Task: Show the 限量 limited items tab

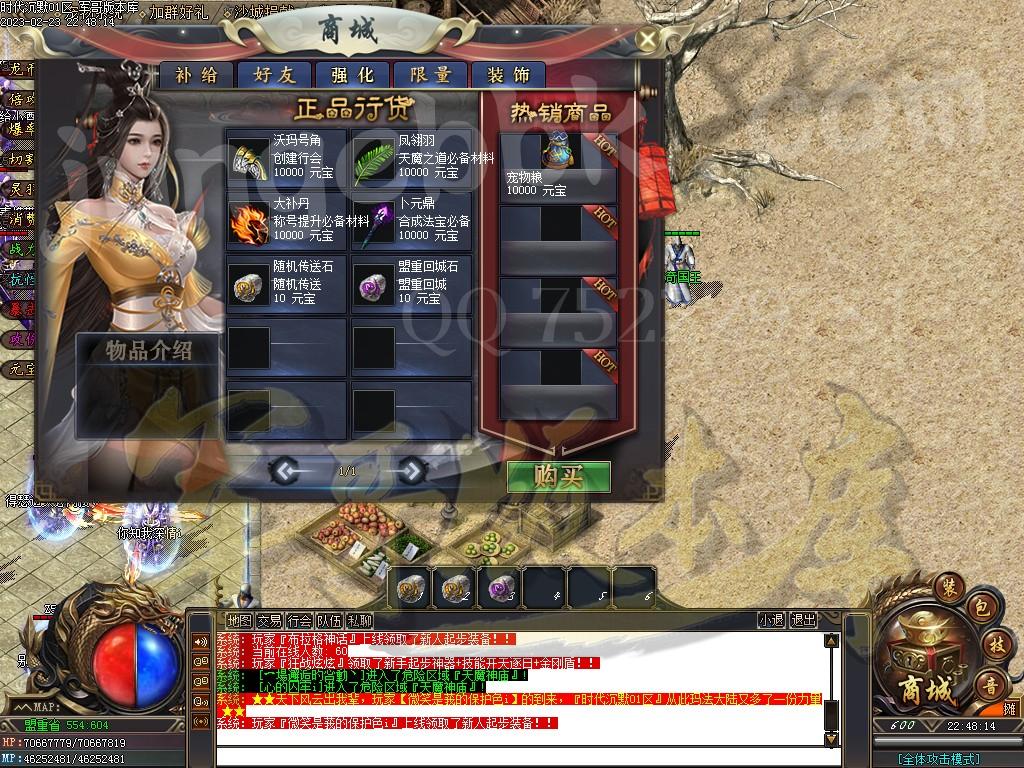Action: click(430, 75)
